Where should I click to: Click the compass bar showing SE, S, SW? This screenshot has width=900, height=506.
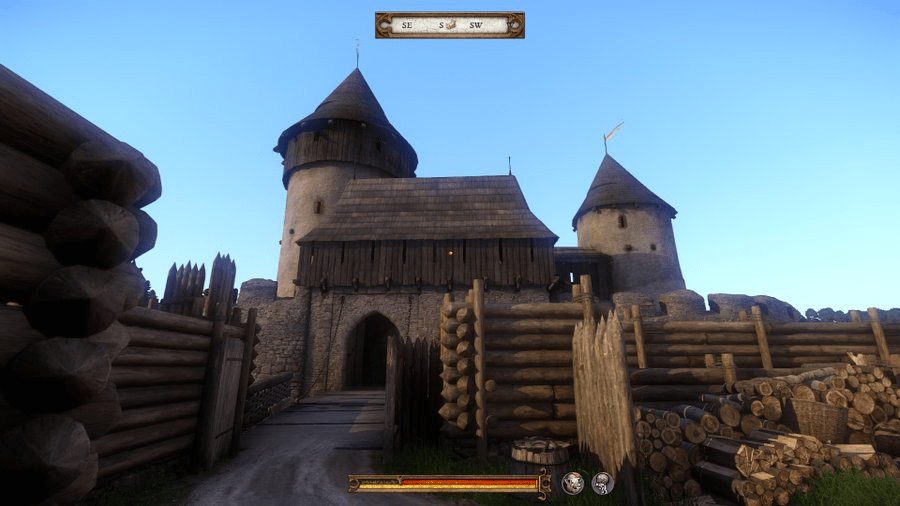point(449,25)
